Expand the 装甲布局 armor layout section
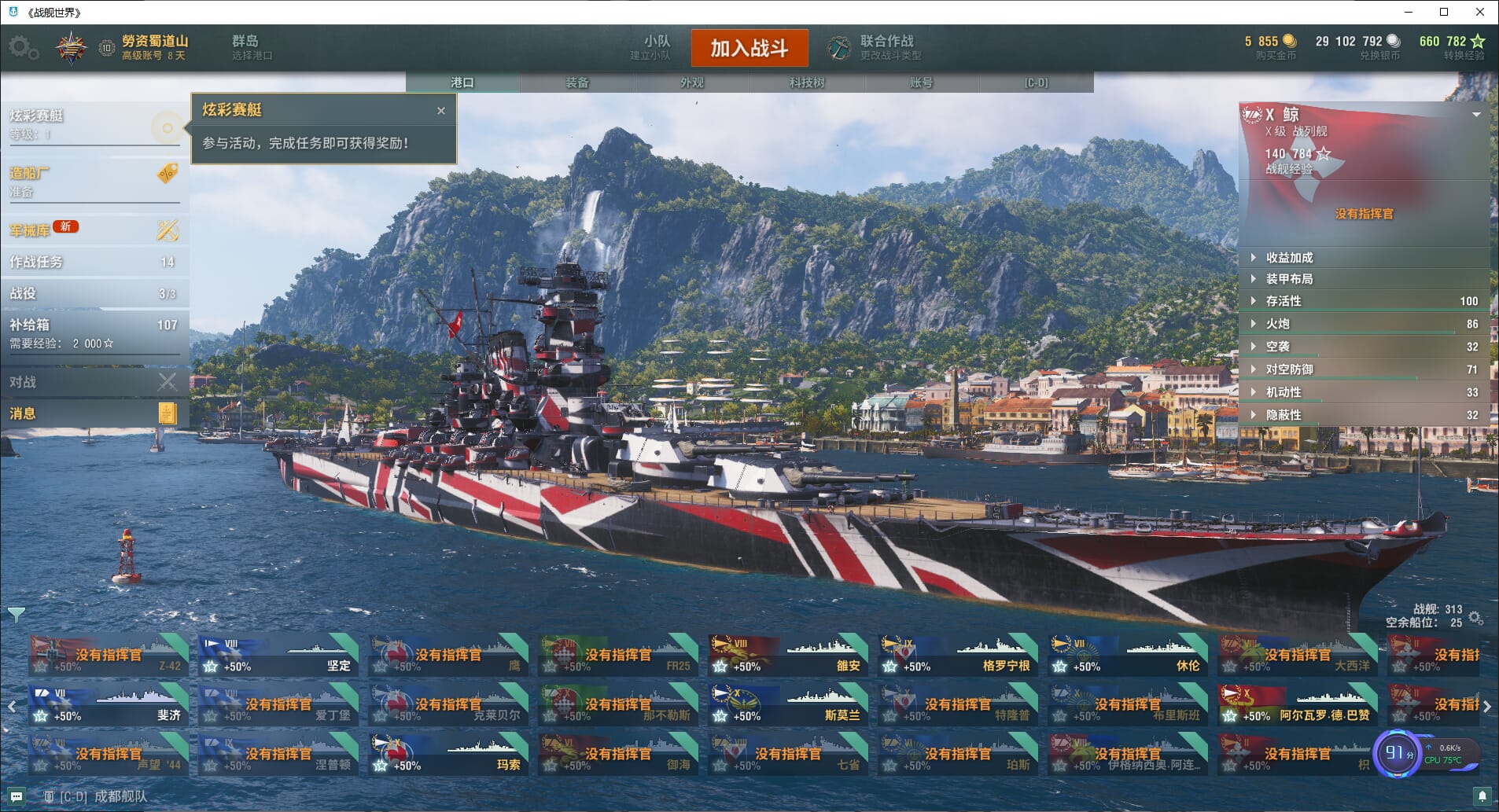This screenshot has height=812, width=1499. [1289, 279]
